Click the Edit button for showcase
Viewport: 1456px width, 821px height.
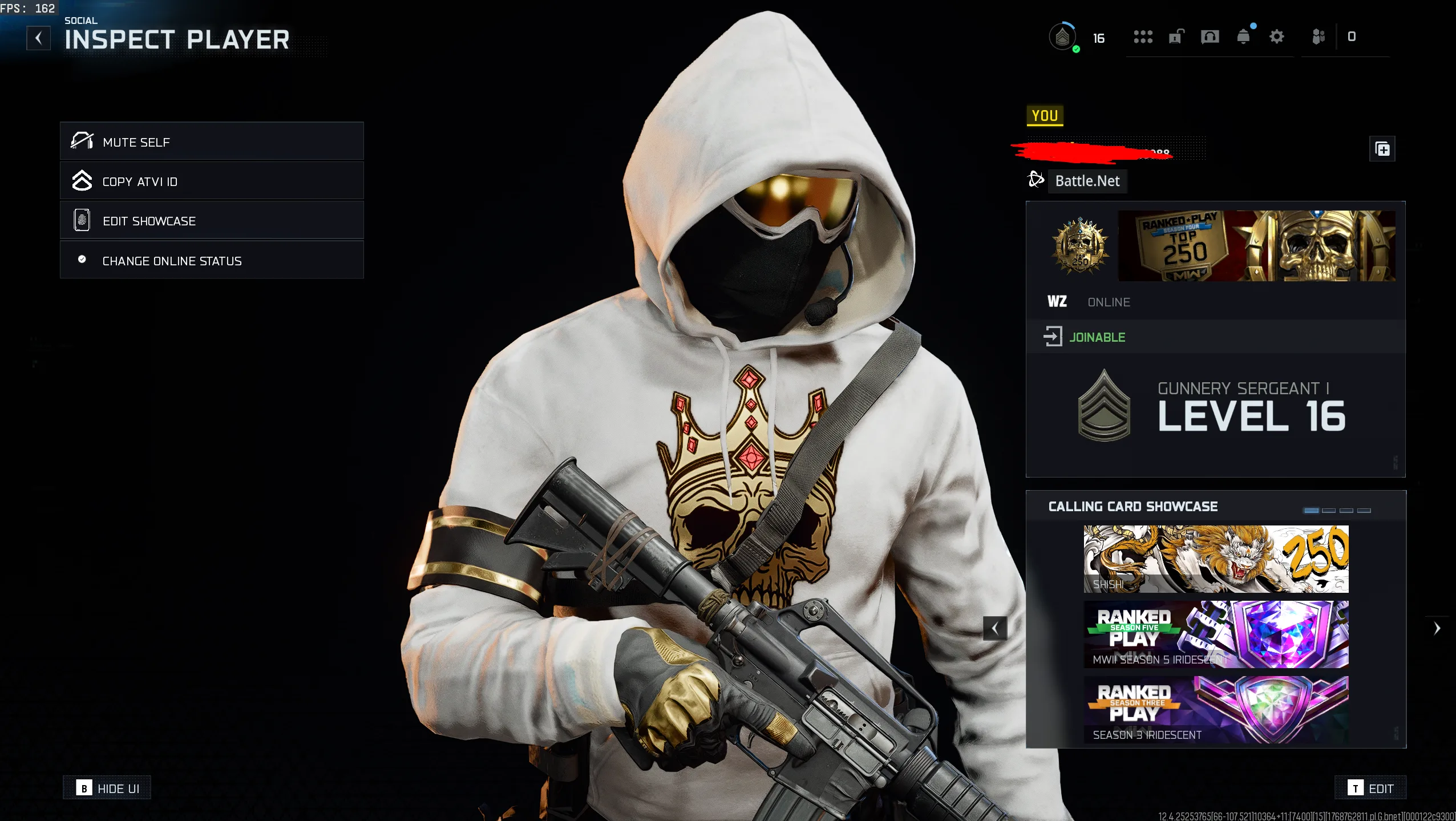[x=1370, y=788]
